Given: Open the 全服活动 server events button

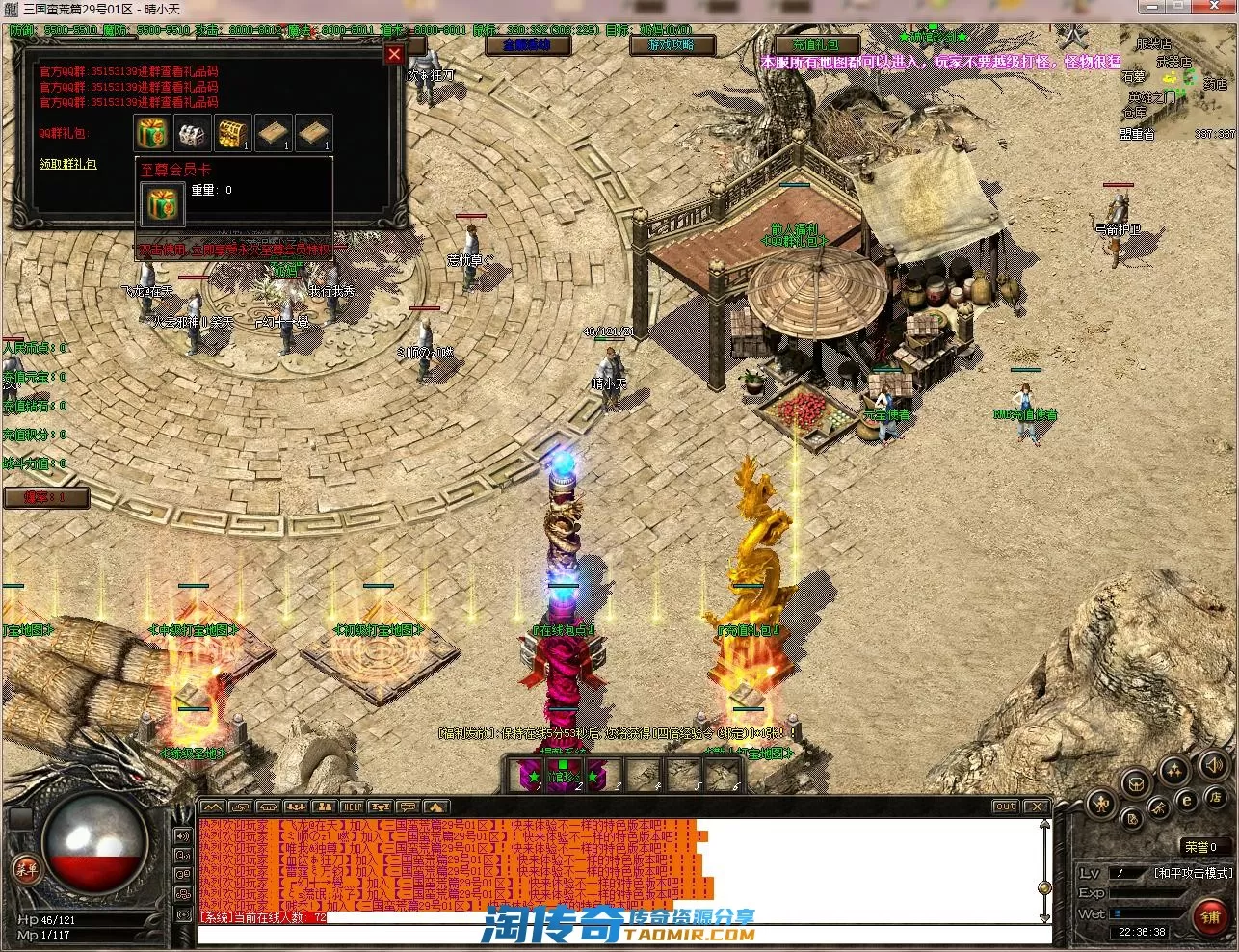Looking at the screenshot, I should (x=526, y=44).
